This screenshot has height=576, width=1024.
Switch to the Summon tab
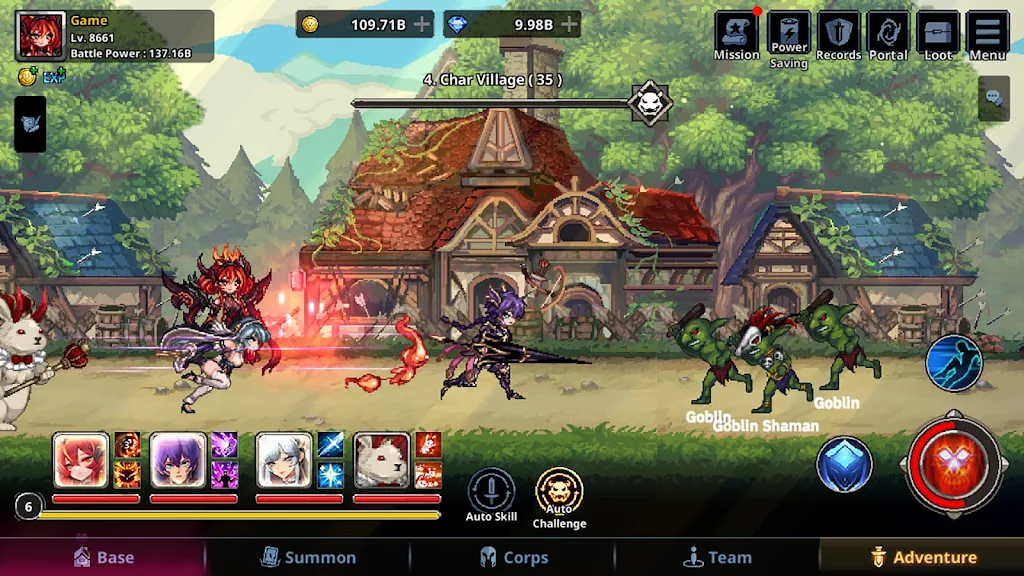pos(308,557)
